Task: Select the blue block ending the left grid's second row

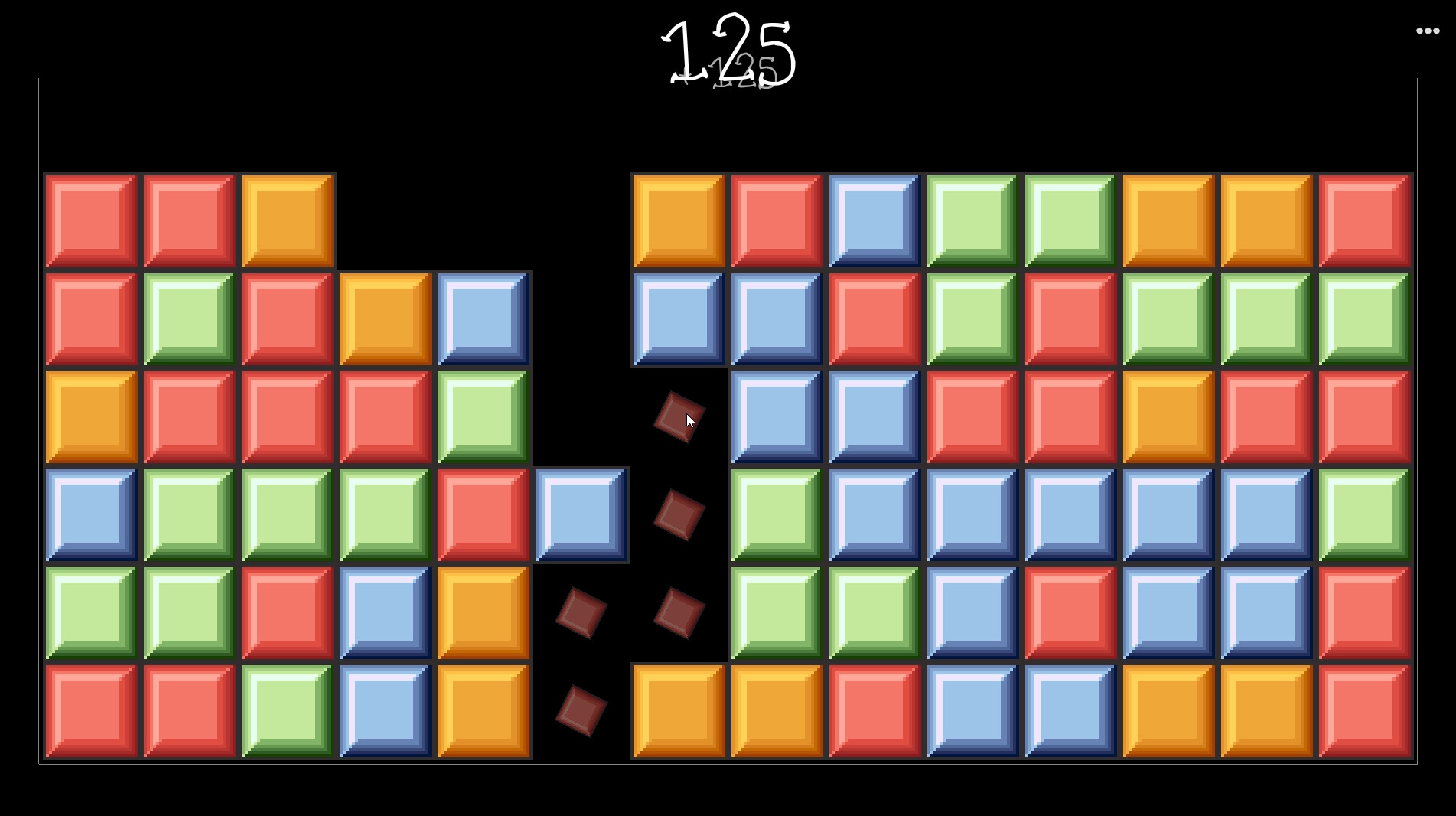Action: point(484,319)
